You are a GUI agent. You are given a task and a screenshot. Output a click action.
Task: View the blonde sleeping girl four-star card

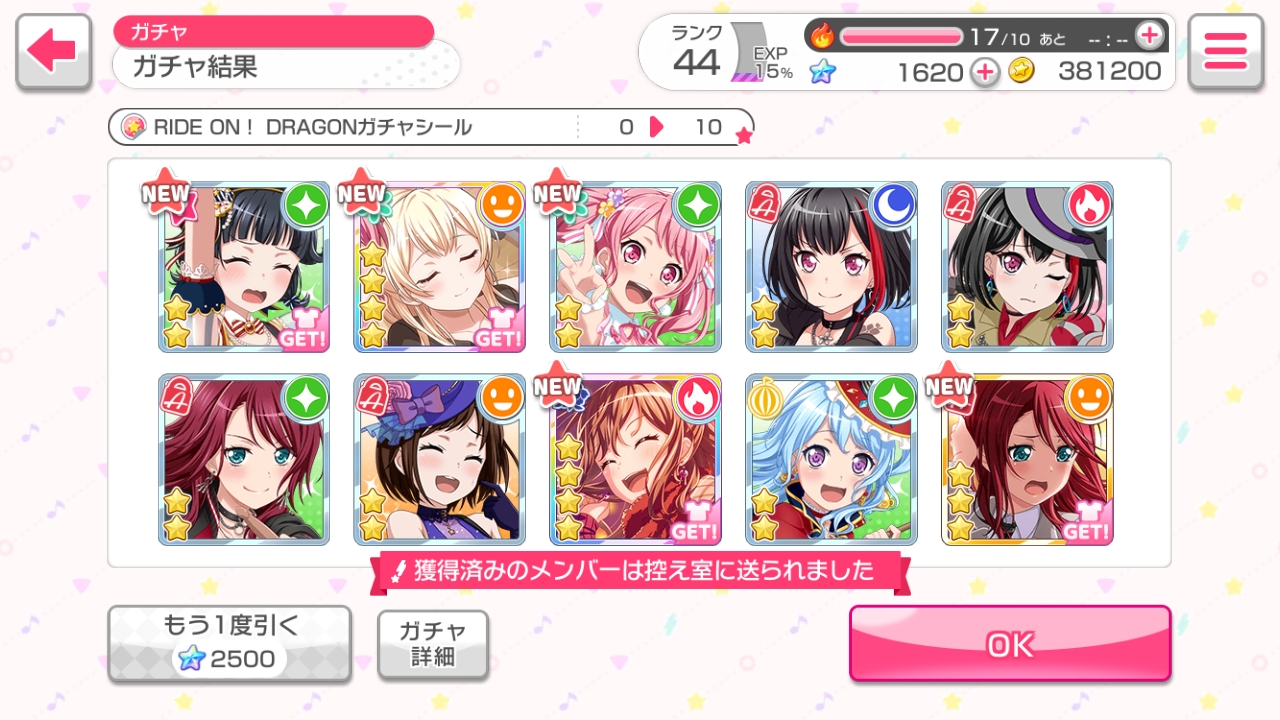coord(440,267)
